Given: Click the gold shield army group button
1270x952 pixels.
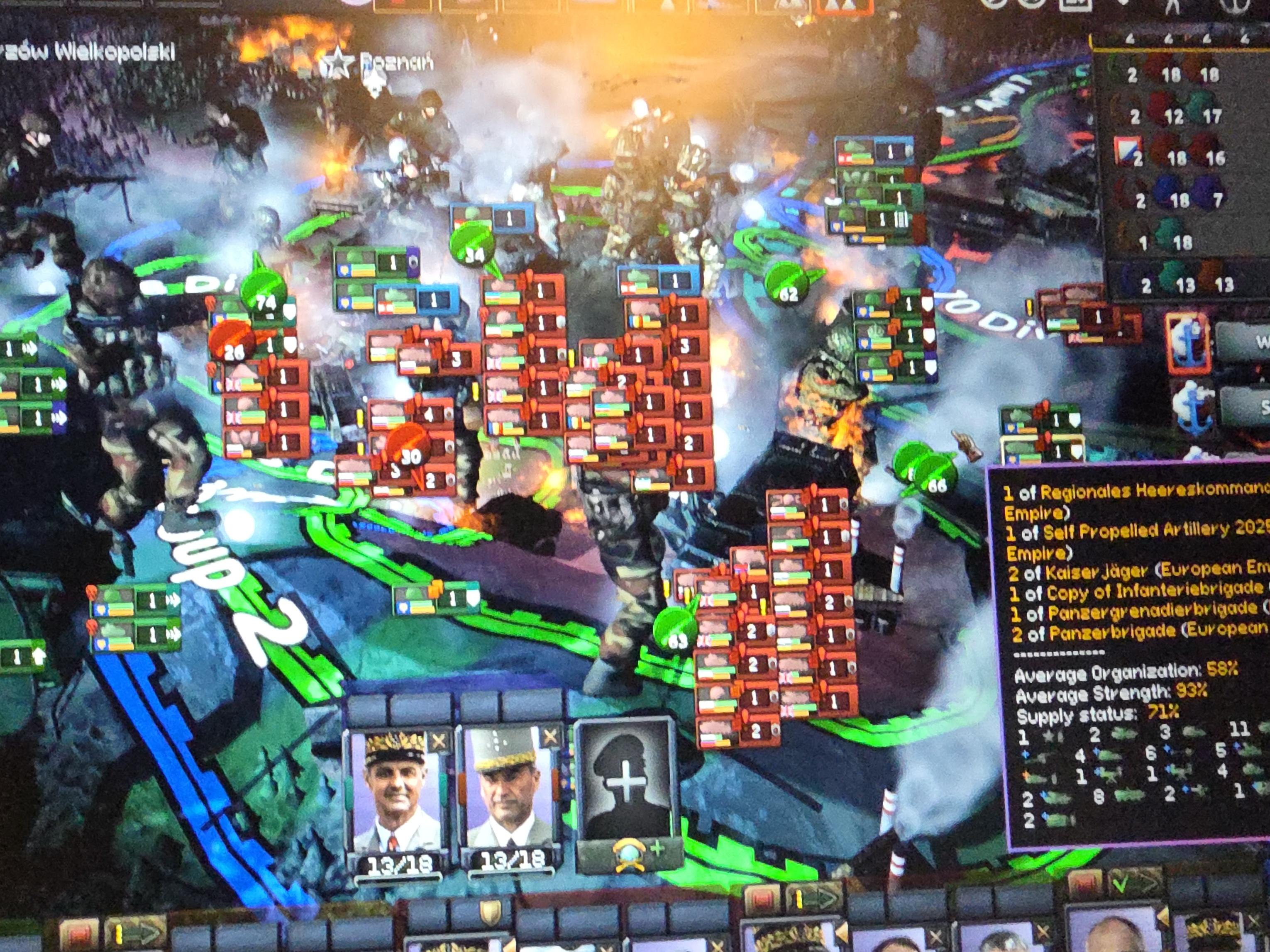Looking at the screenshot, I should tap(490, 913).
